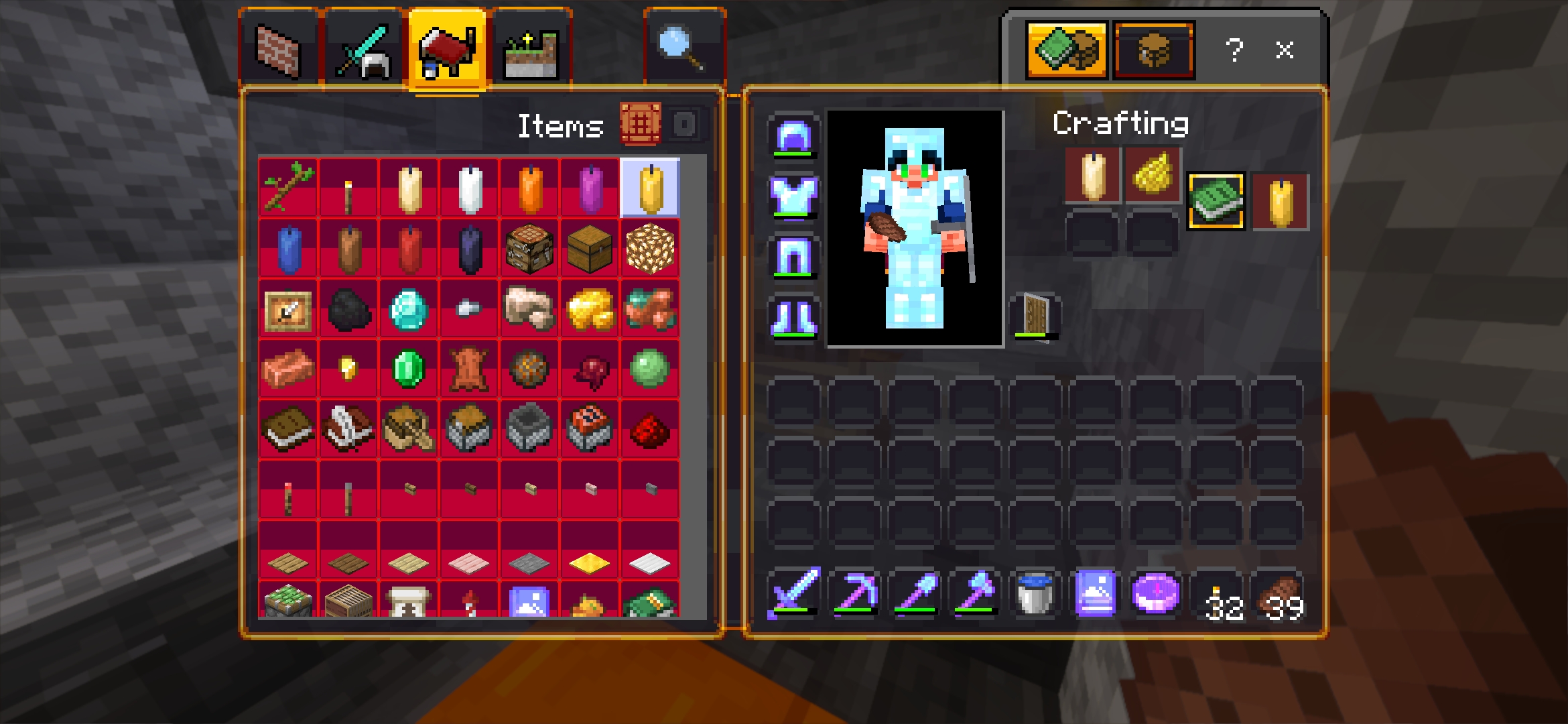The image size is (1568, 724).
Task: Select the shield in the offhand slot
Action: (1035, 316)
